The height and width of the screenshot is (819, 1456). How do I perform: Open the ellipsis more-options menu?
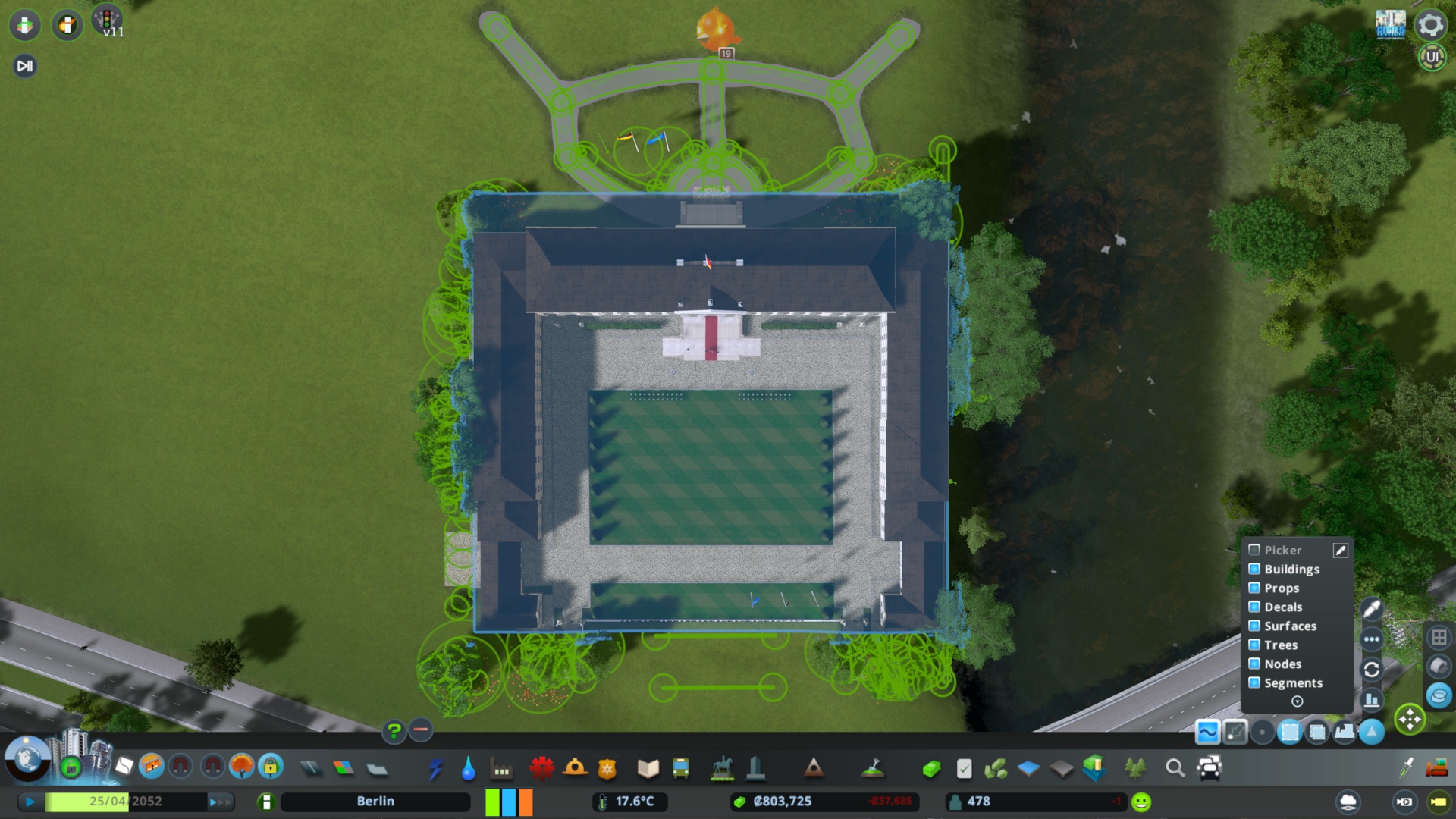pos(1371,639)
